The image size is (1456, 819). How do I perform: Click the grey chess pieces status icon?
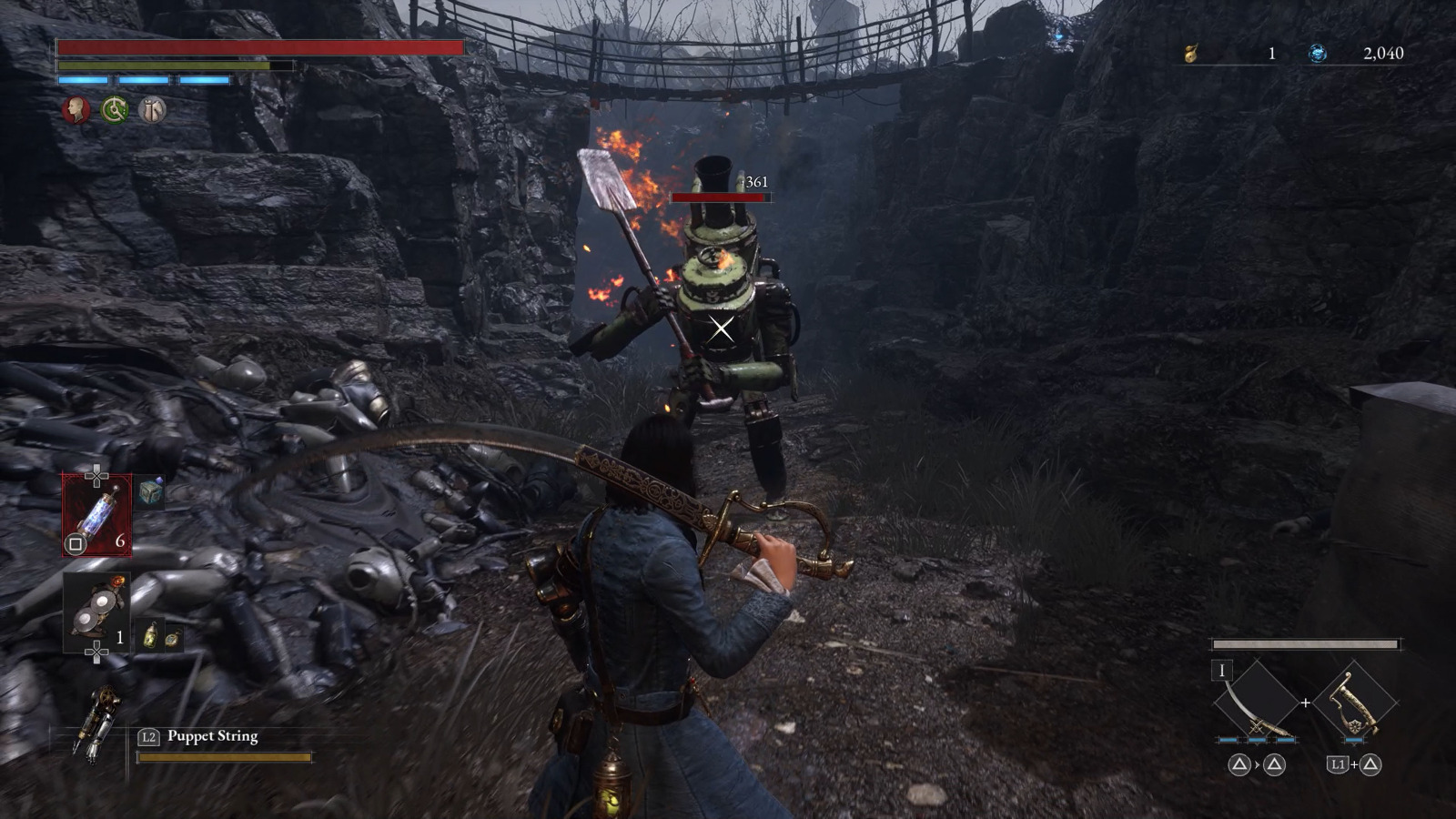[152, 111]
